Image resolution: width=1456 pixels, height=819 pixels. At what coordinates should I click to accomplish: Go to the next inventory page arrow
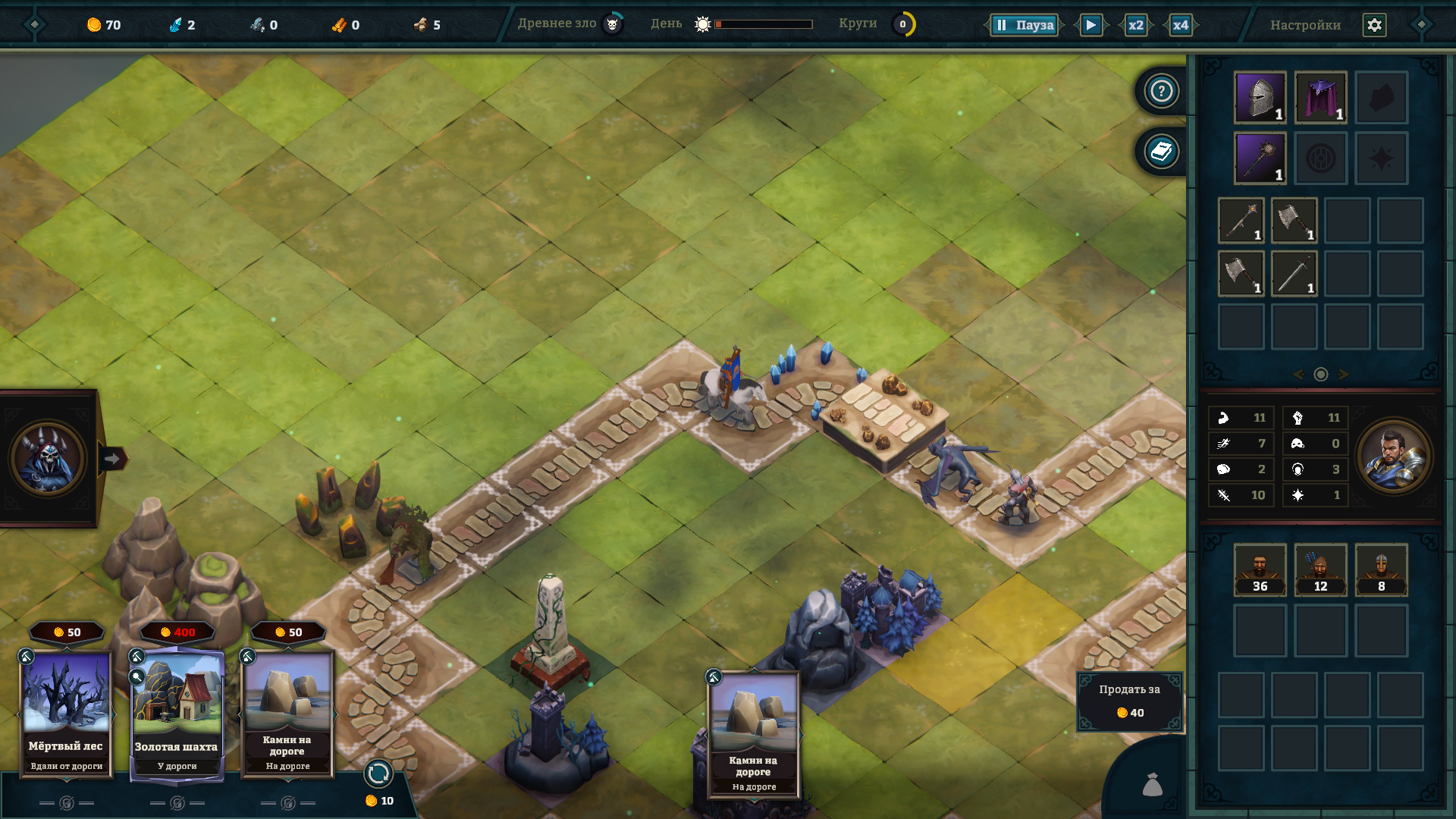[1344, 375]
